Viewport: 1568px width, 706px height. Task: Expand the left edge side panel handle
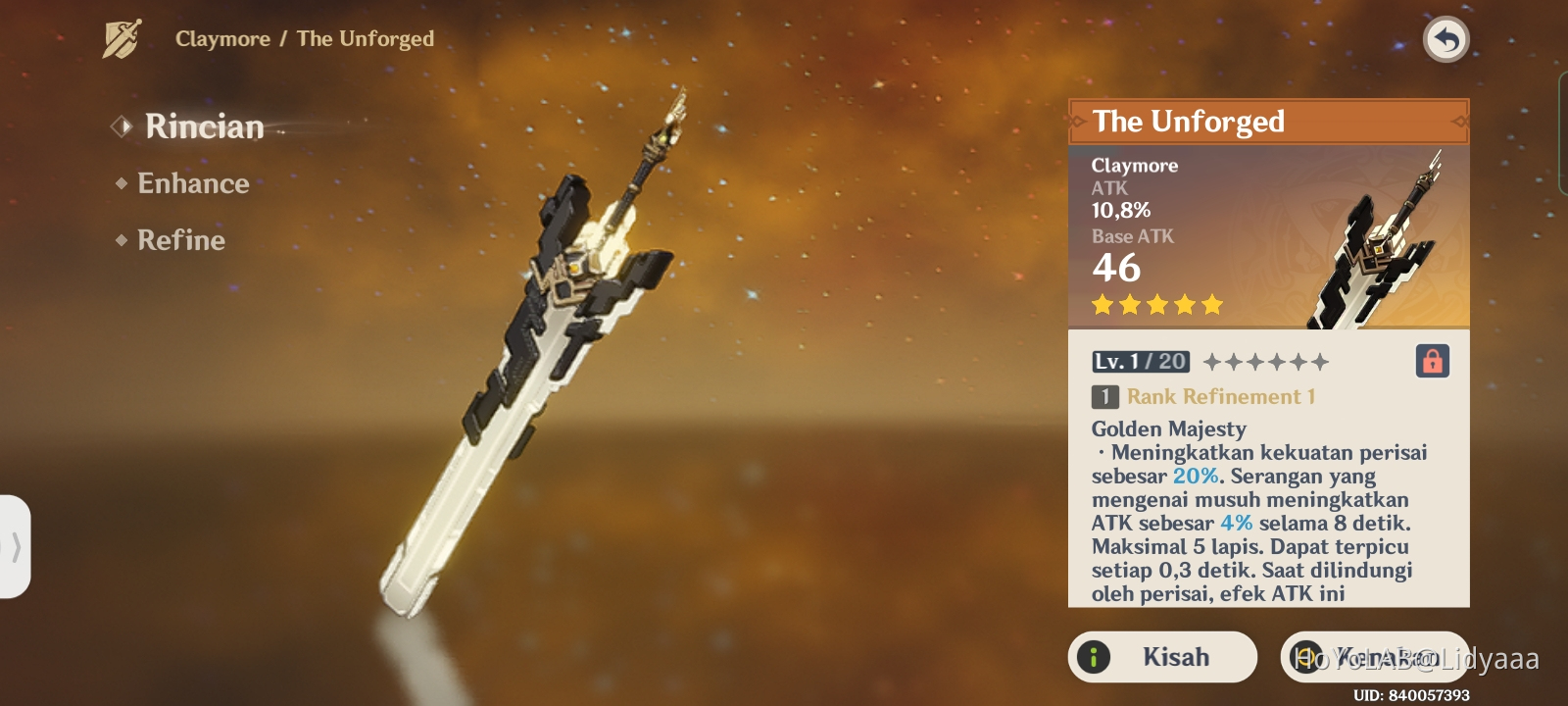15,546
